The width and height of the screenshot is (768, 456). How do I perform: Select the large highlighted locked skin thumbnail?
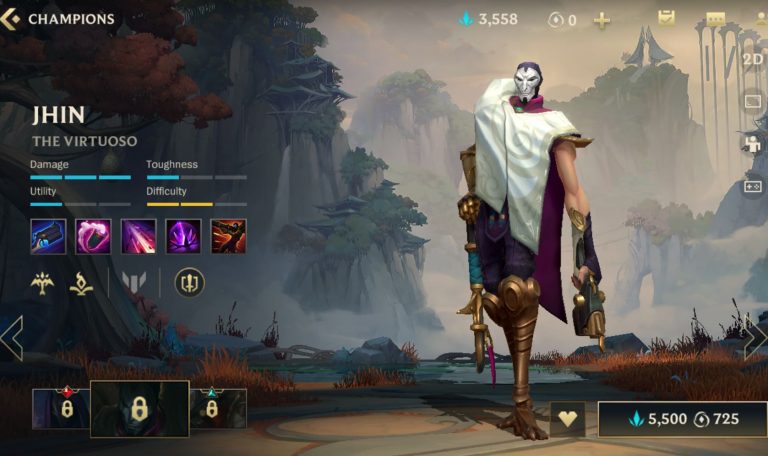pos(139,408)
